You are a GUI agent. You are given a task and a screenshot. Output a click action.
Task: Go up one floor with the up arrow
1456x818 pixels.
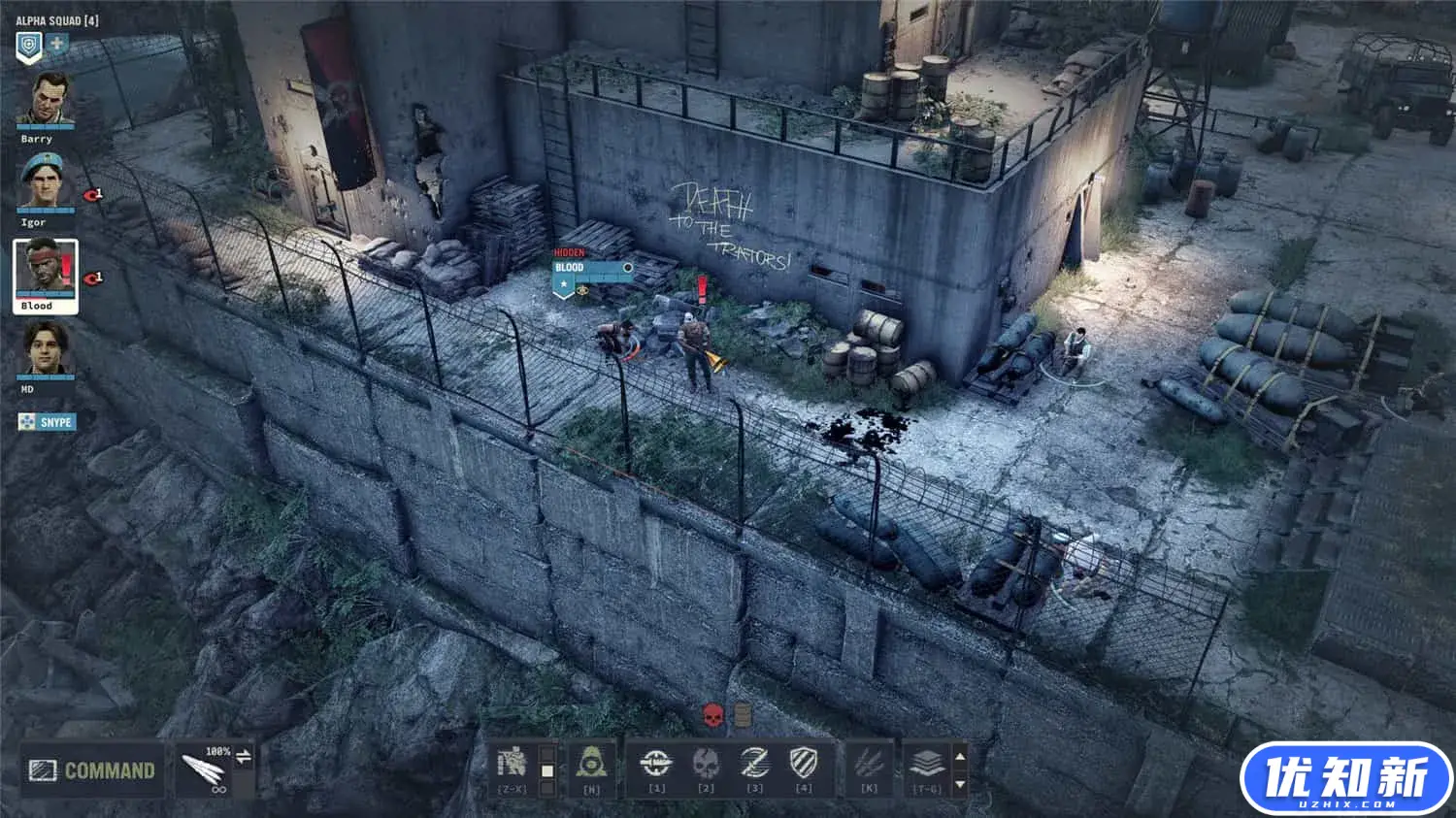(x=960, y=756)
